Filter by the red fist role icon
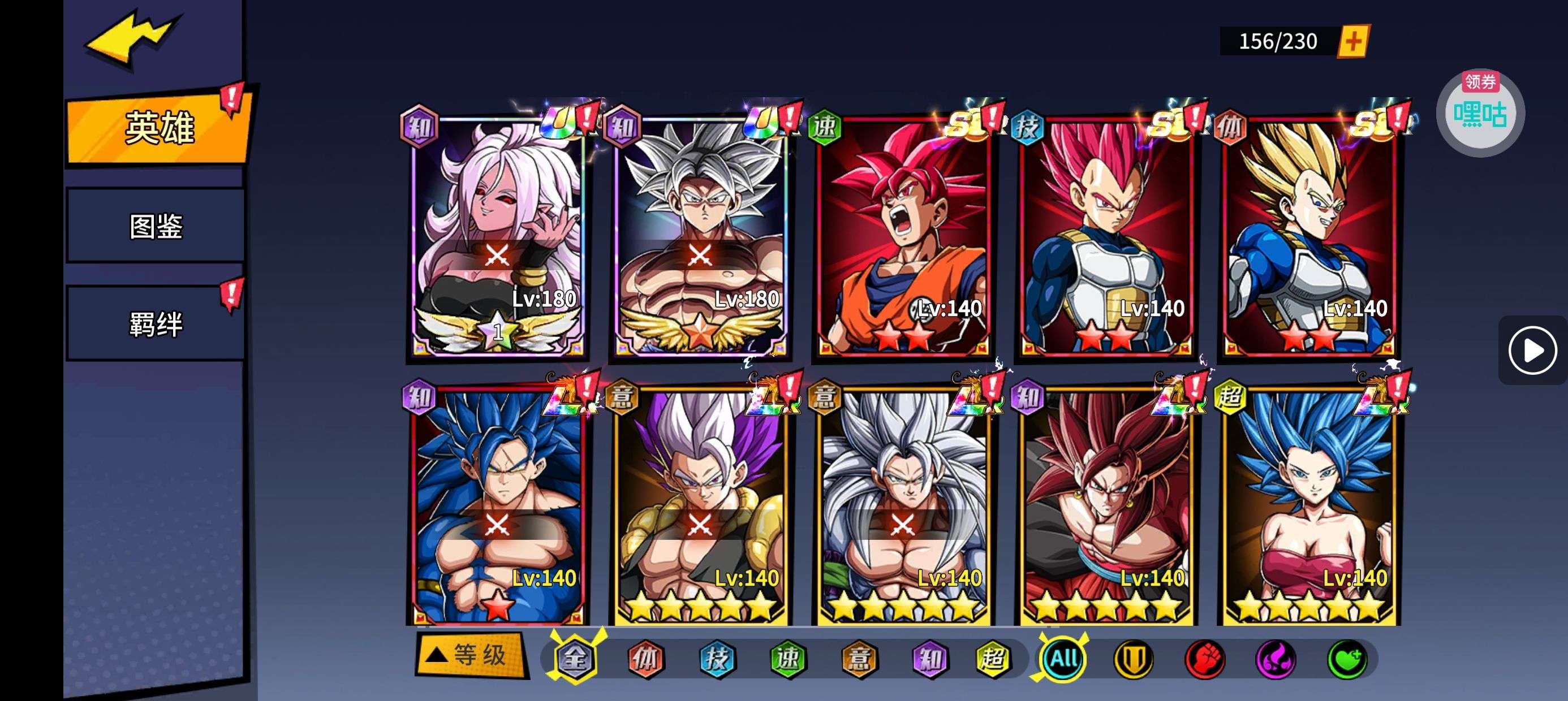The width and height of the screenshot is (1568, 701). pyautogui.click(x=1205, y=659)
